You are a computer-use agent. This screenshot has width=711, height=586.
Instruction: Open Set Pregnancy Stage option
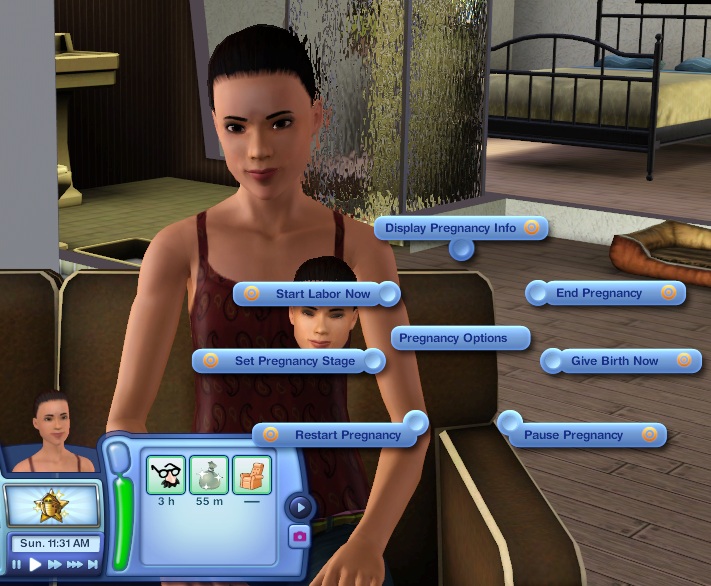(294, 361)
